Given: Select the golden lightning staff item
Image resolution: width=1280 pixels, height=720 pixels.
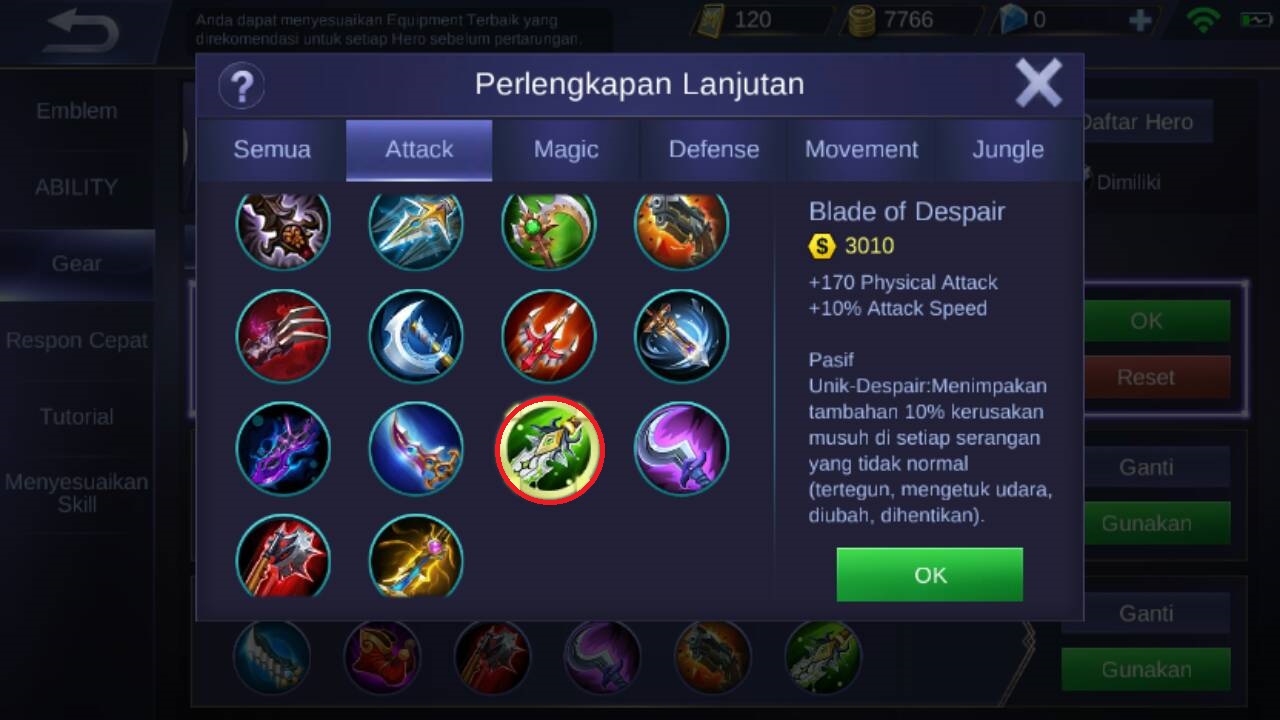Looking at the screenshot, I should point(416,556).
